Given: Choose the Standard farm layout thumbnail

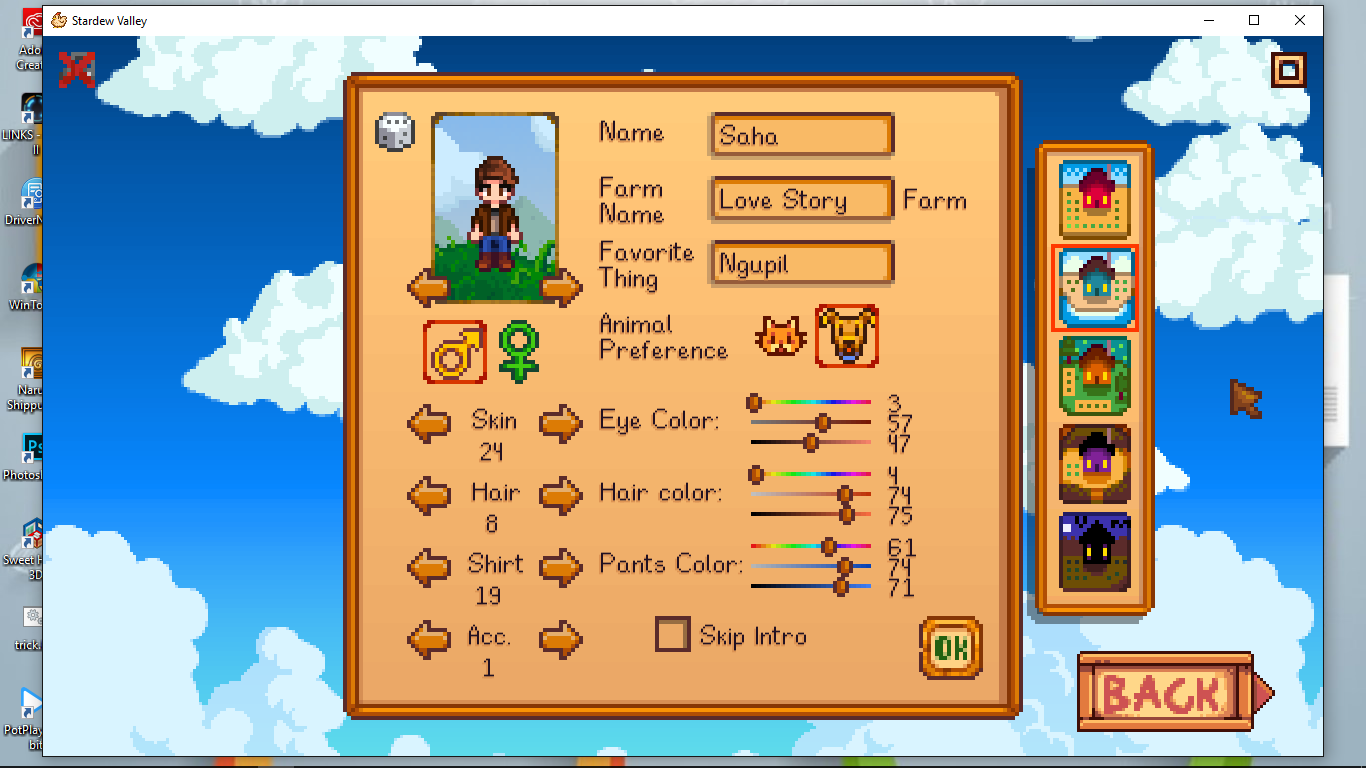Looking at the screenshot, I should point(1094,199).
